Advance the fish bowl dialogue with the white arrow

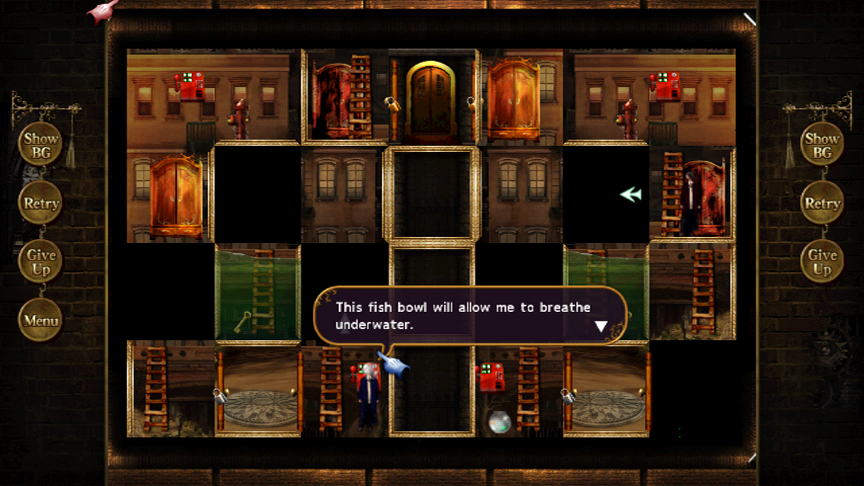pyautogui.click(x=601, y=326)
